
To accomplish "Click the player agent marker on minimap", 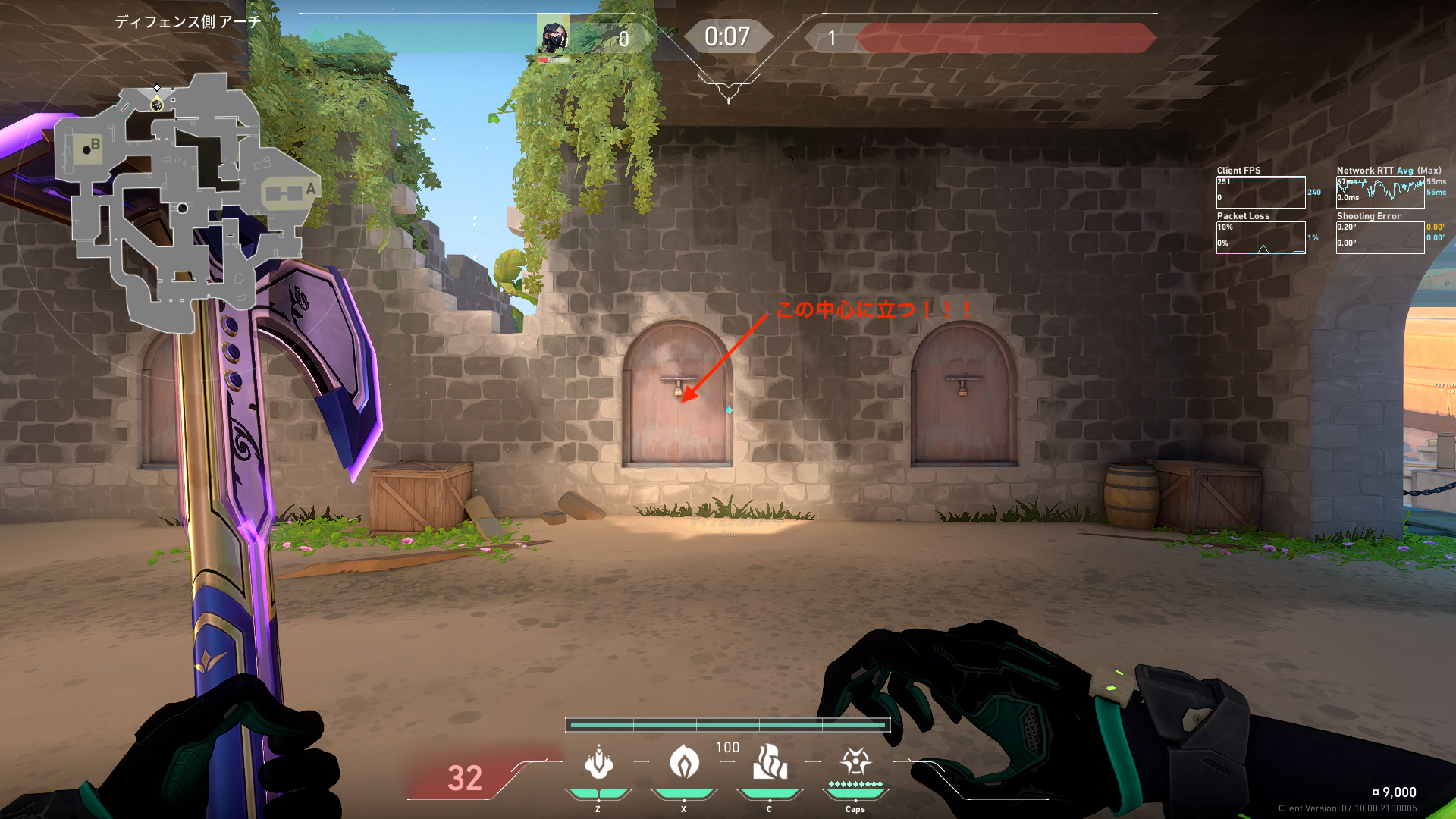I will [157, 104].
